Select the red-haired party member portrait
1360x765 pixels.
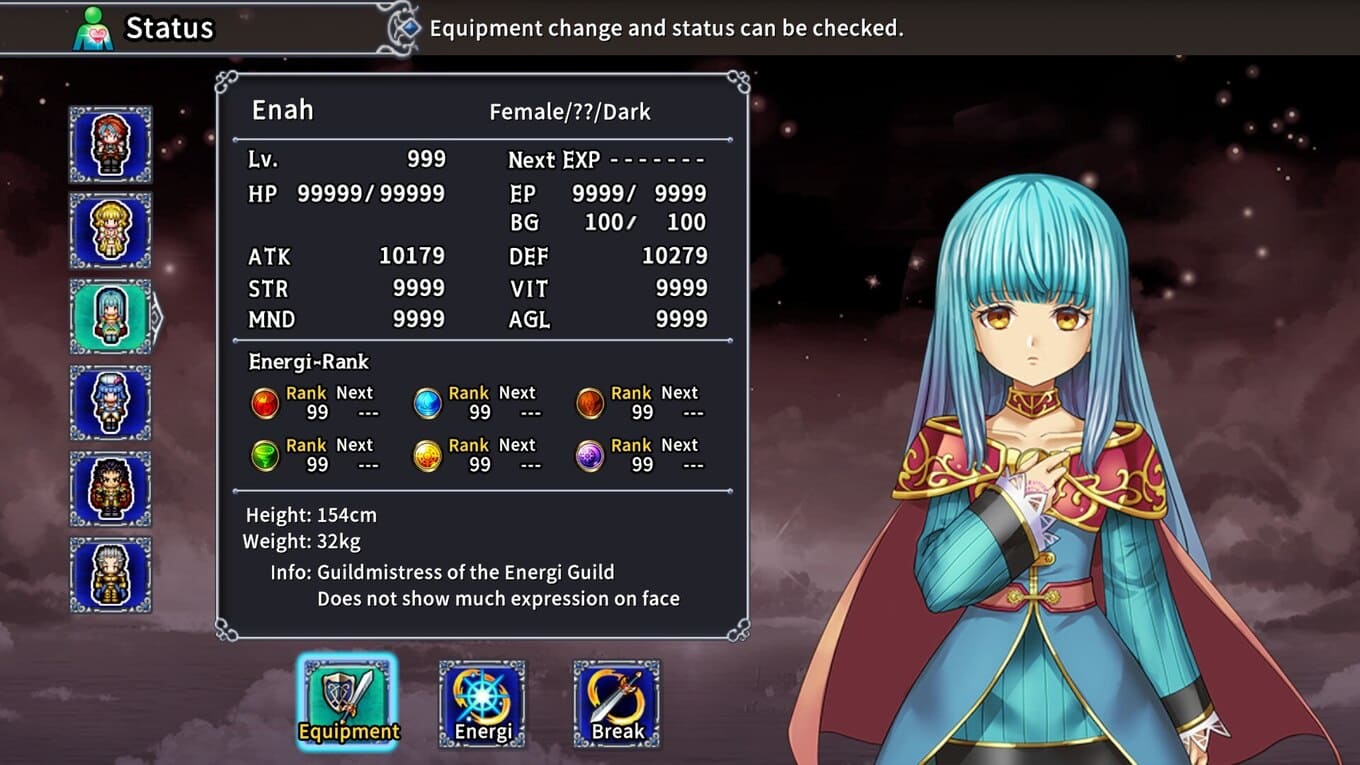110,145
